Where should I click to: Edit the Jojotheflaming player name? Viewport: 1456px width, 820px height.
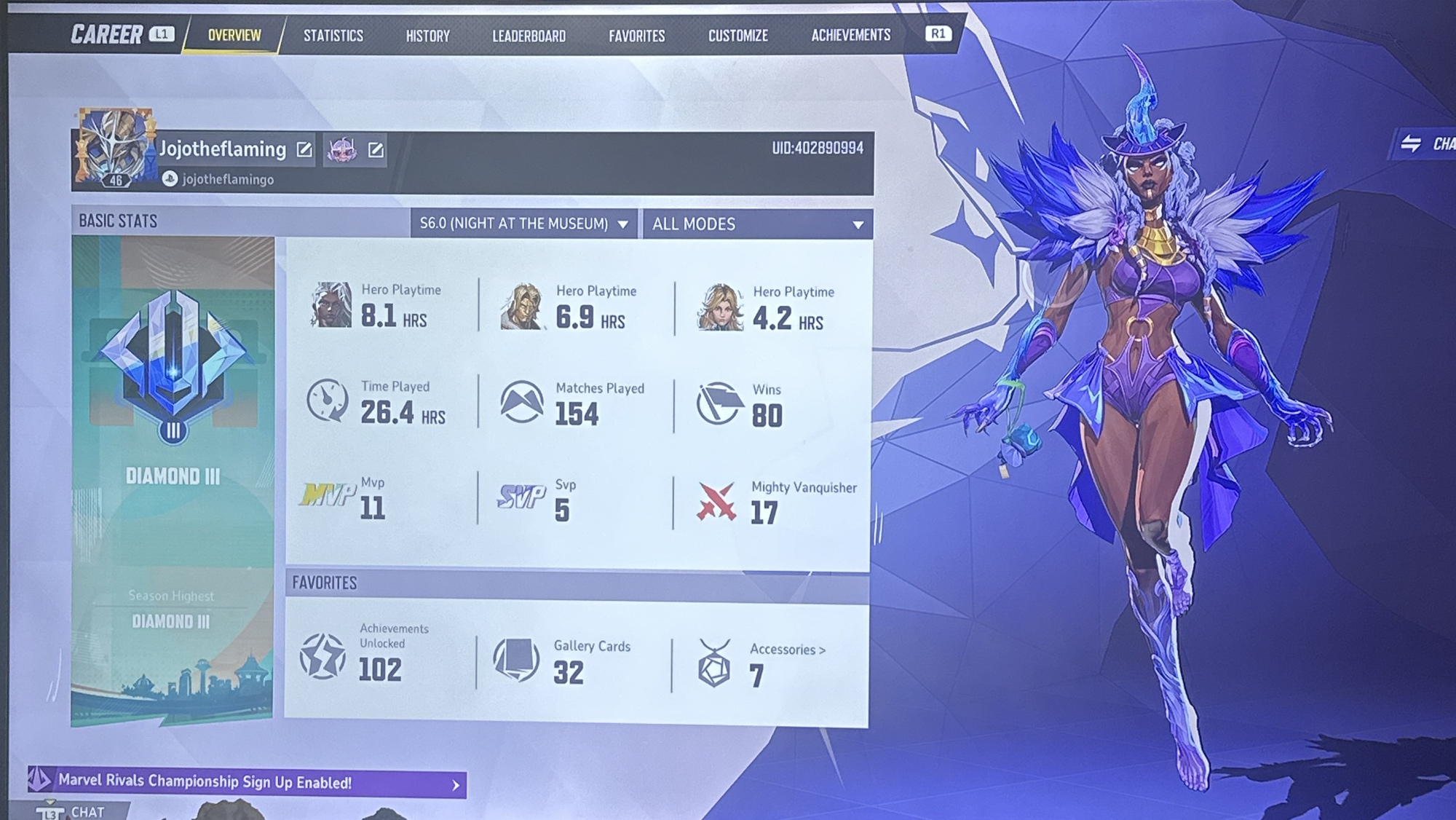coord(304,150)
